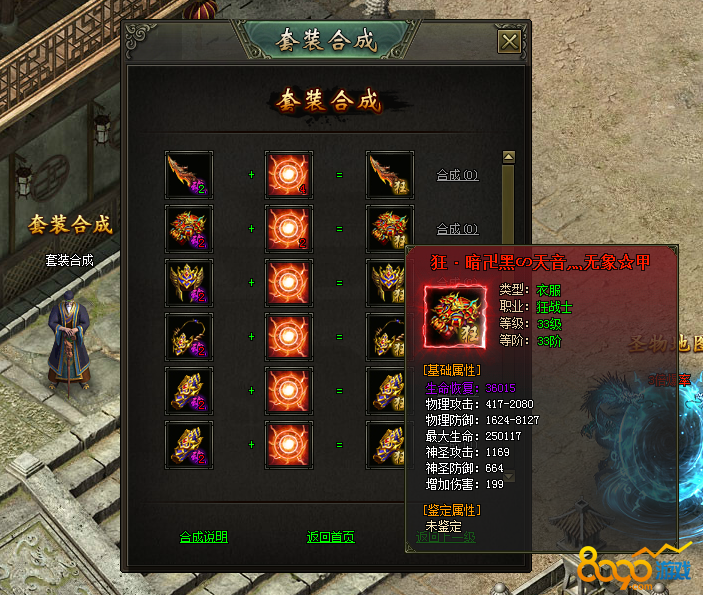Close the 套装合成 window

(509, 41)
